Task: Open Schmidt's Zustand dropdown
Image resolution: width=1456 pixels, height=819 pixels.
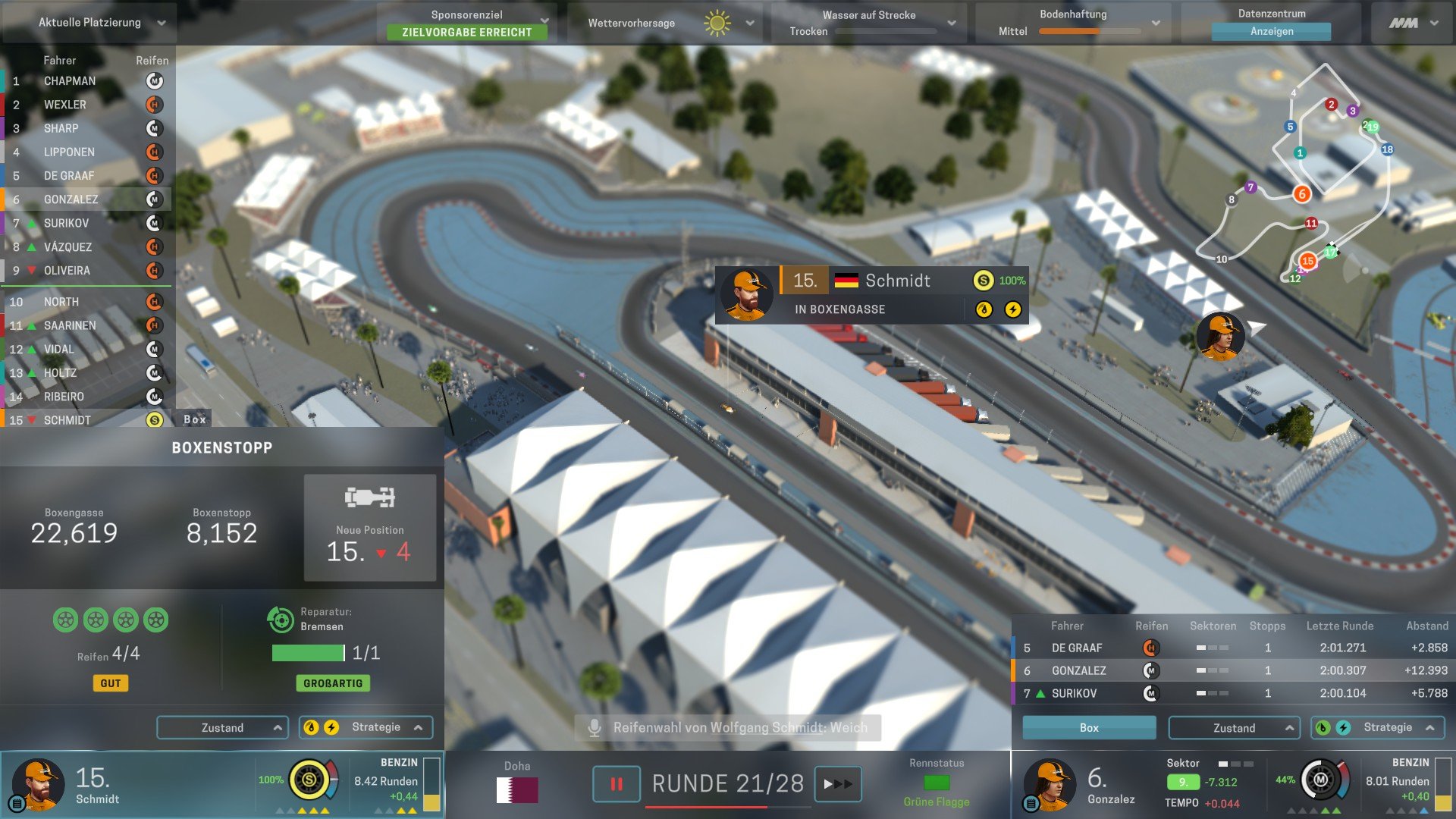Action: tap(222, 728)
